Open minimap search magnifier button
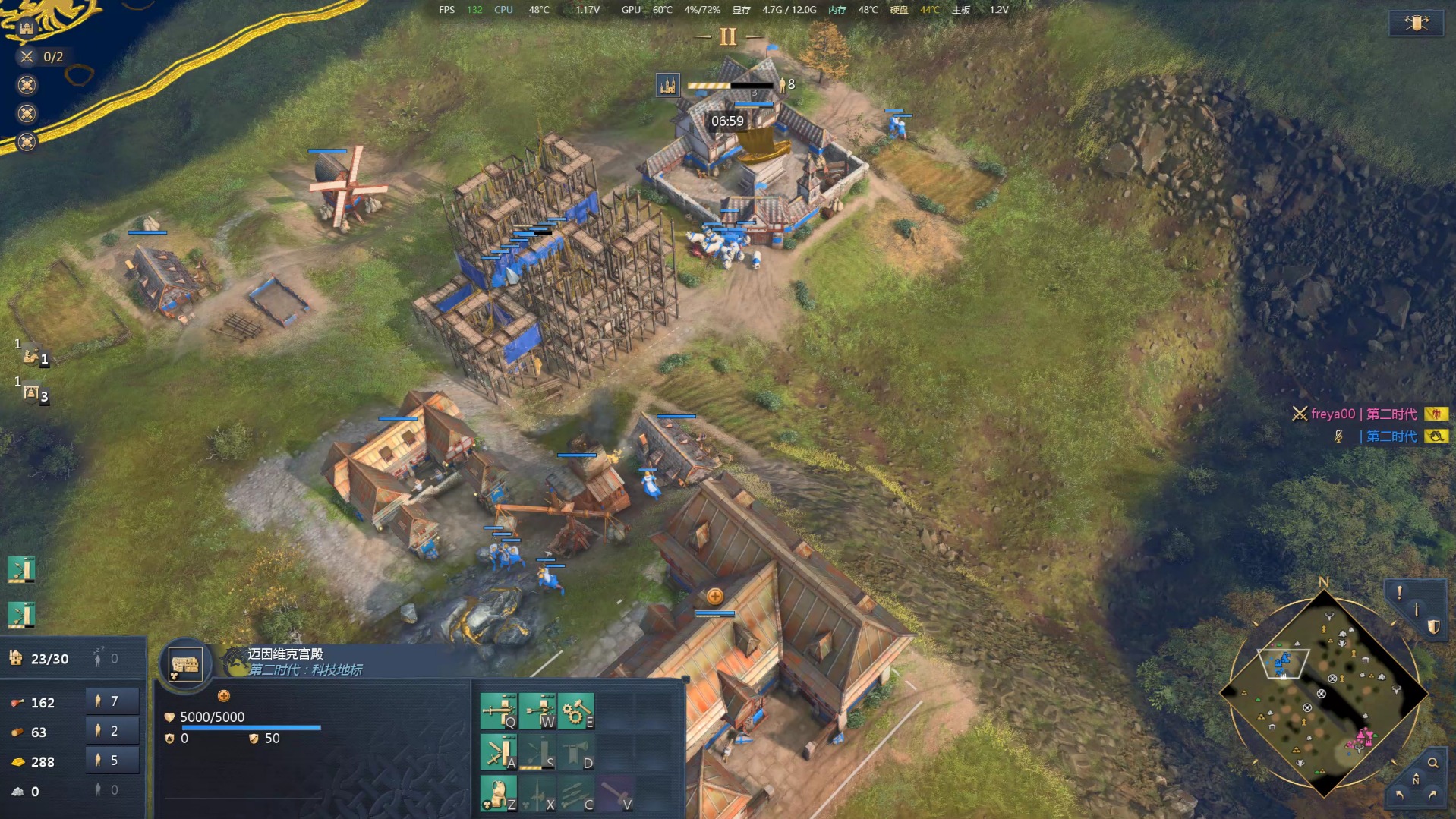1456x819 pixels. tap(1432, 763)
